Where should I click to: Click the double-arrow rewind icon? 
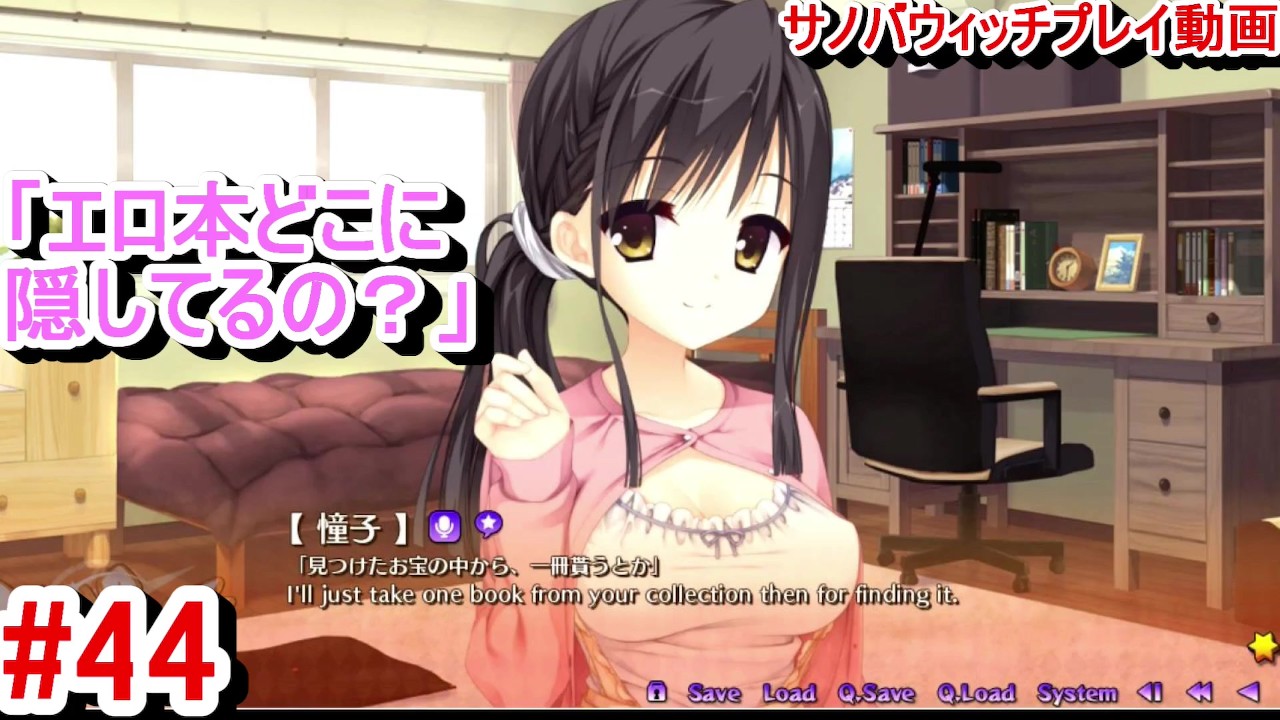click(x=1200, y=692)
